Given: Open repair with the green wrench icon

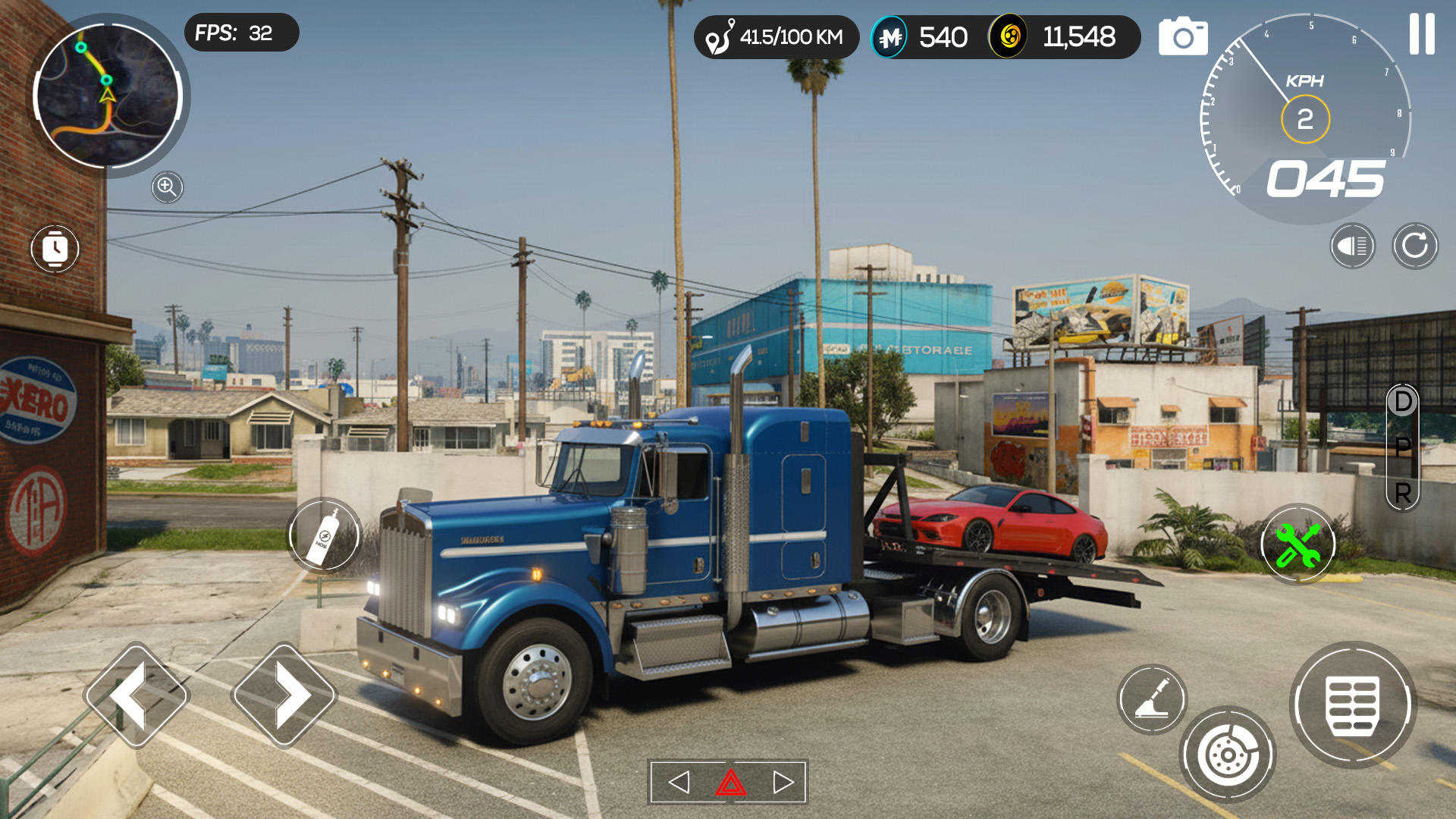Looking at the screenshot, I should pyautogui.click(x=1298, y=544).
